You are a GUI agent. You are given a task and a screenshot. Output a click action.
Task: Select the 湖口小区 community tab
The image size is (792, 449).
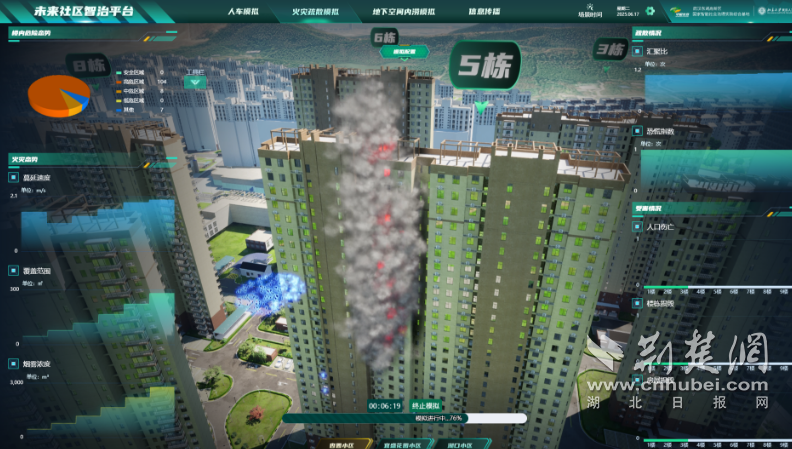(461, 443)
